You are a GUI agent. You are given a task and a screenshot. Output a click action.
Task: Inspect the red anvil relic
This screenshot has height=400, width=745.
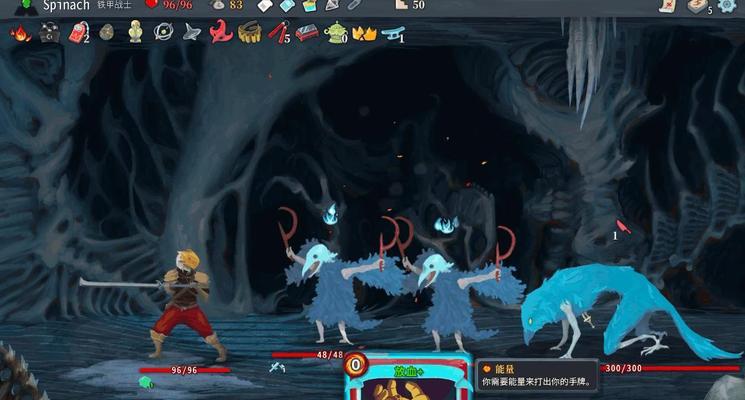click(x=307, y=33)
